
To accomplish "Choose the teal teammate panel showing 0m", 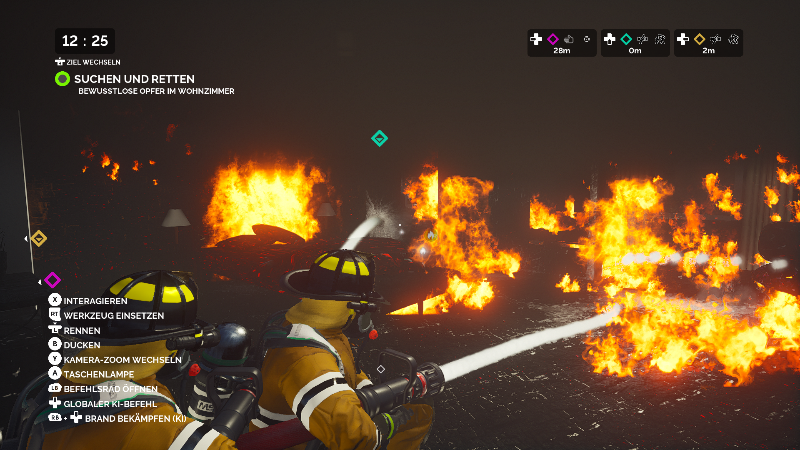I will coord(635,43).
